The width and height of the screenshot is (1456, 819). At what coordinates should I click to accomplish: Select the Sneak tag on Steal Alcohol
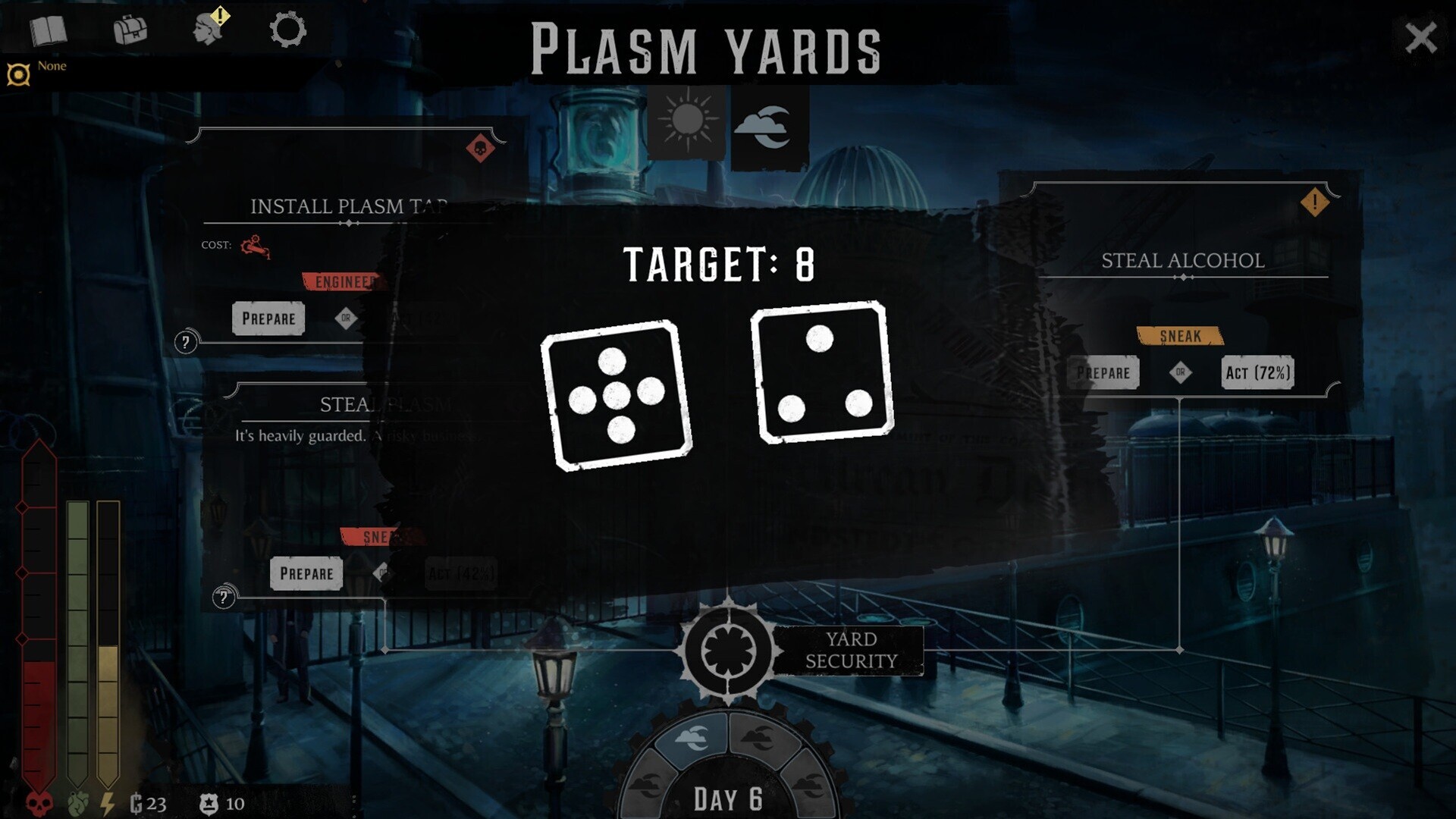point(1179,336)
